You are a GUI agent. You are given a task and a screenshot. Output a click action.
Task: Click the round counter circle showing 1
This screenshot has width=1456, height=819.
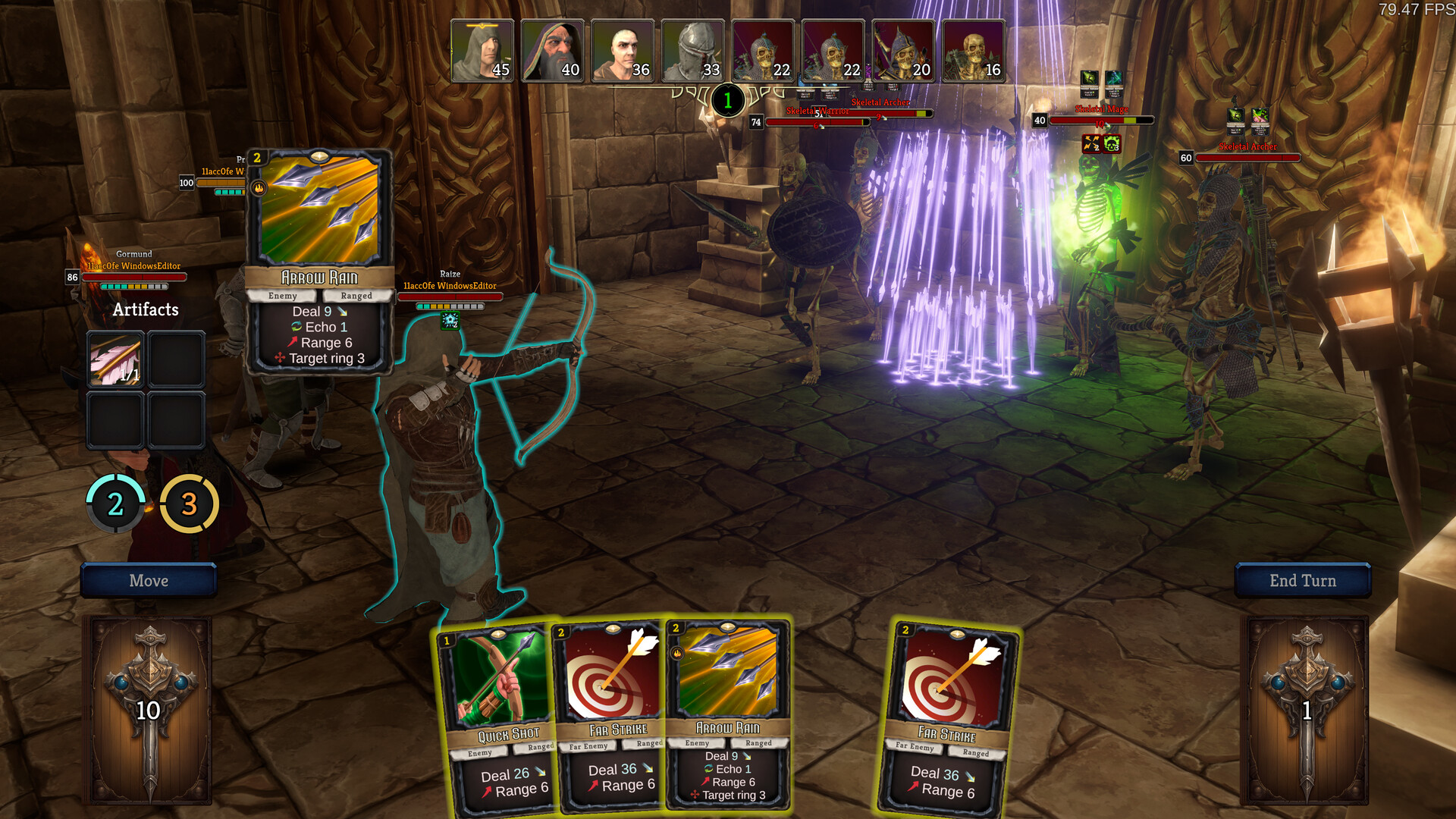727,99
